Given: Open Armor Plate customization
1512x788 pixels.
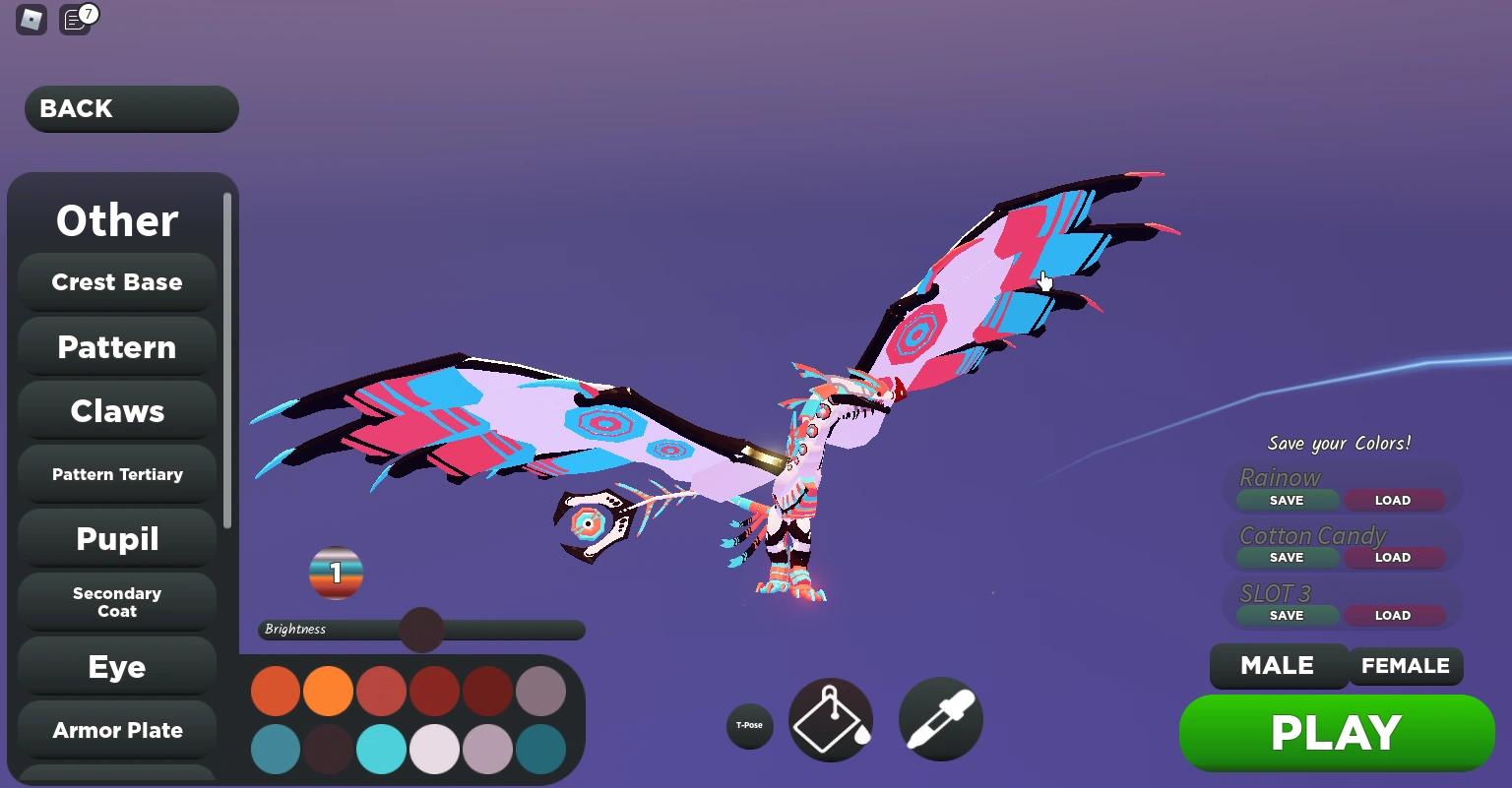Looking at the screenshot, I should click(116, 730).
